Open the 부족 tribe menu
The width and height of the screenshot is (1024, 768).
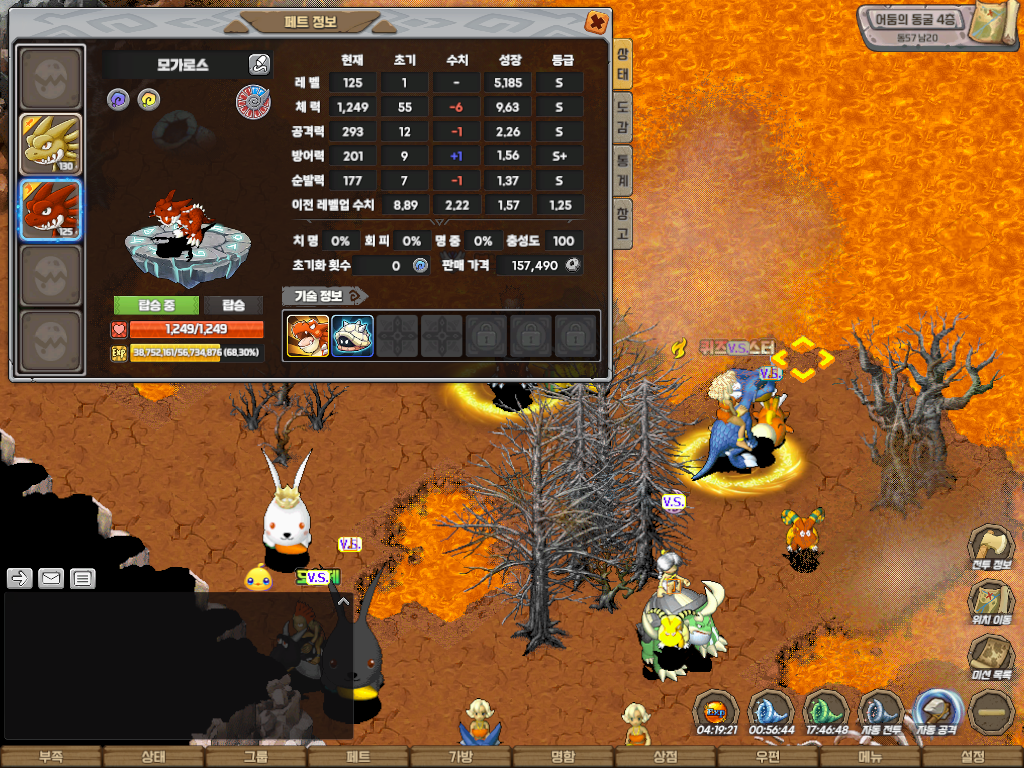point(51,757)
